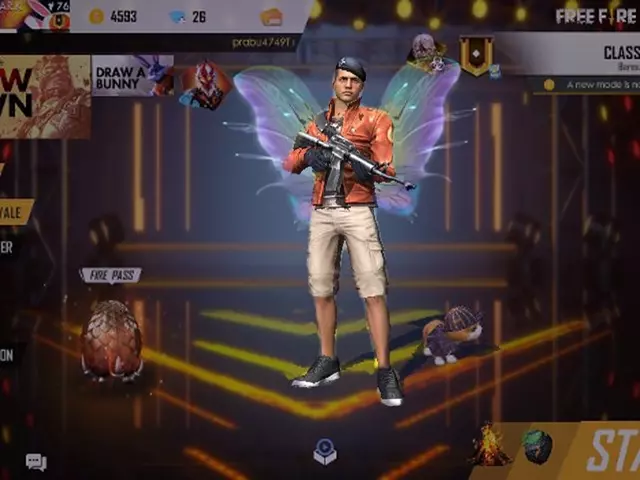Screen dimensions: 640x480
Task: Open the chat speech bubble icon
Action: pos(36,461)
